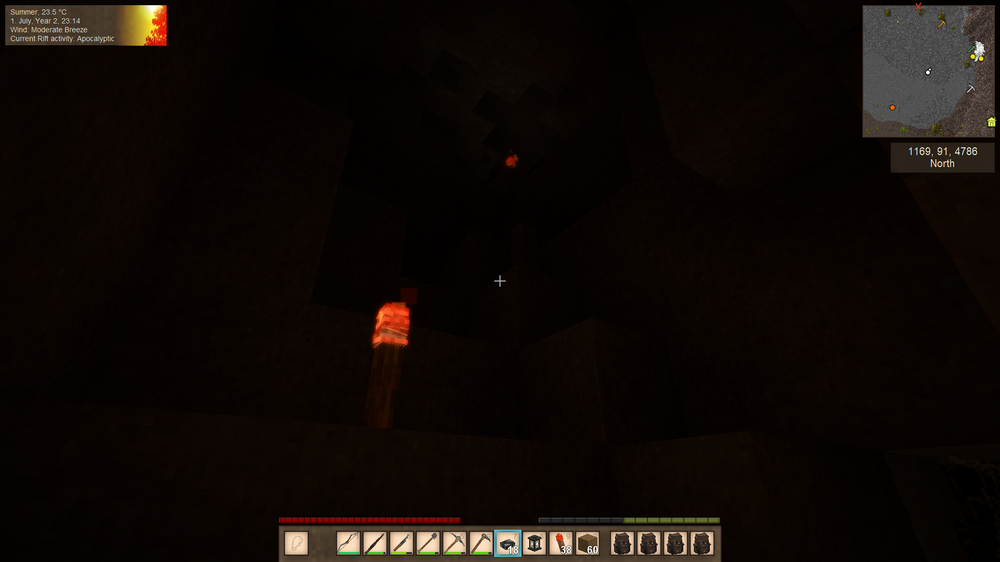
Task: Click the off-hand slot with hand icon
Action: [296, 543]
